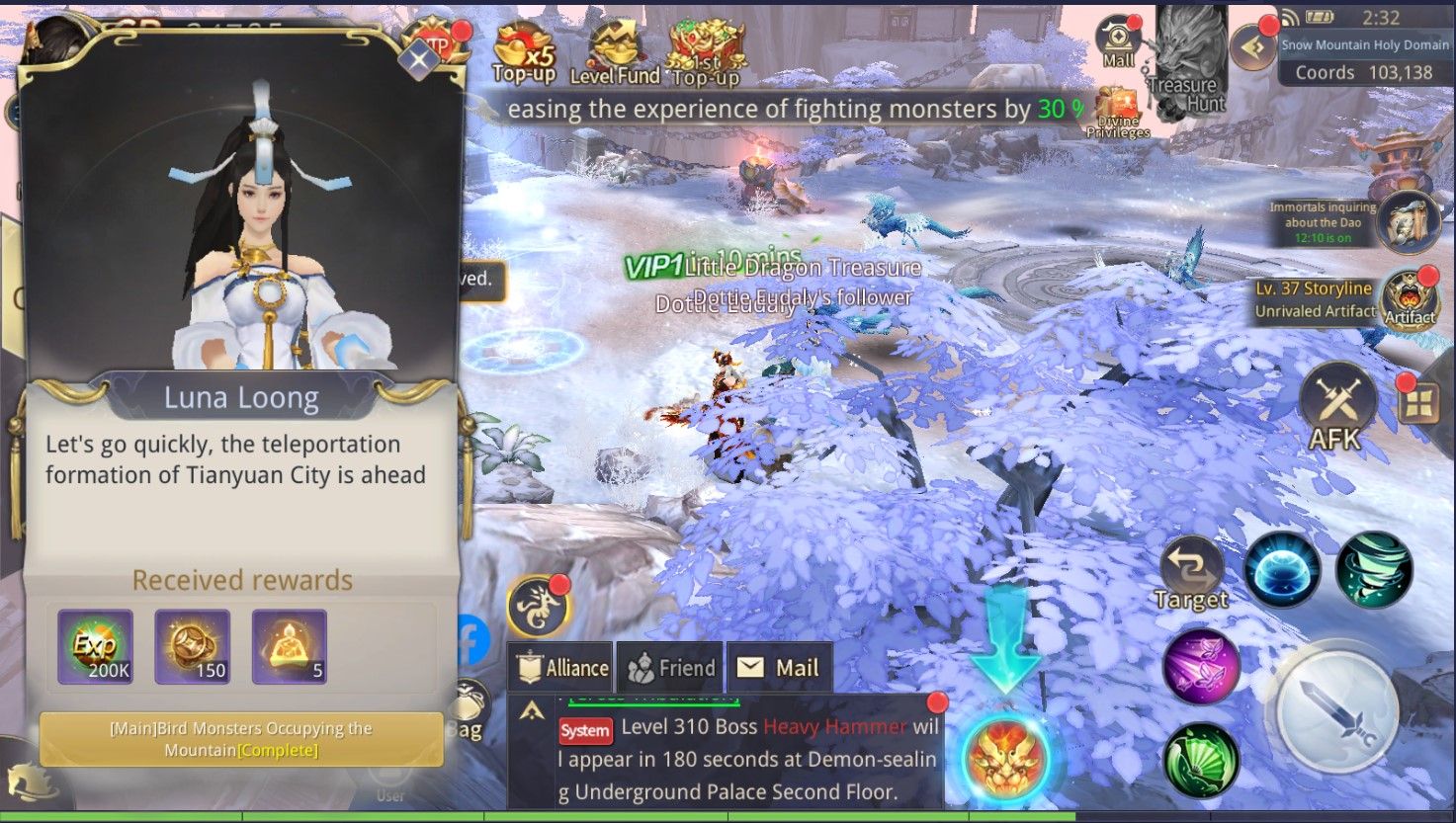Open the dragon event above the Alliance tab
Image resolution: width=1456 pixels, height=823 pixels.
pyautogui.click(x=539, y=607)
